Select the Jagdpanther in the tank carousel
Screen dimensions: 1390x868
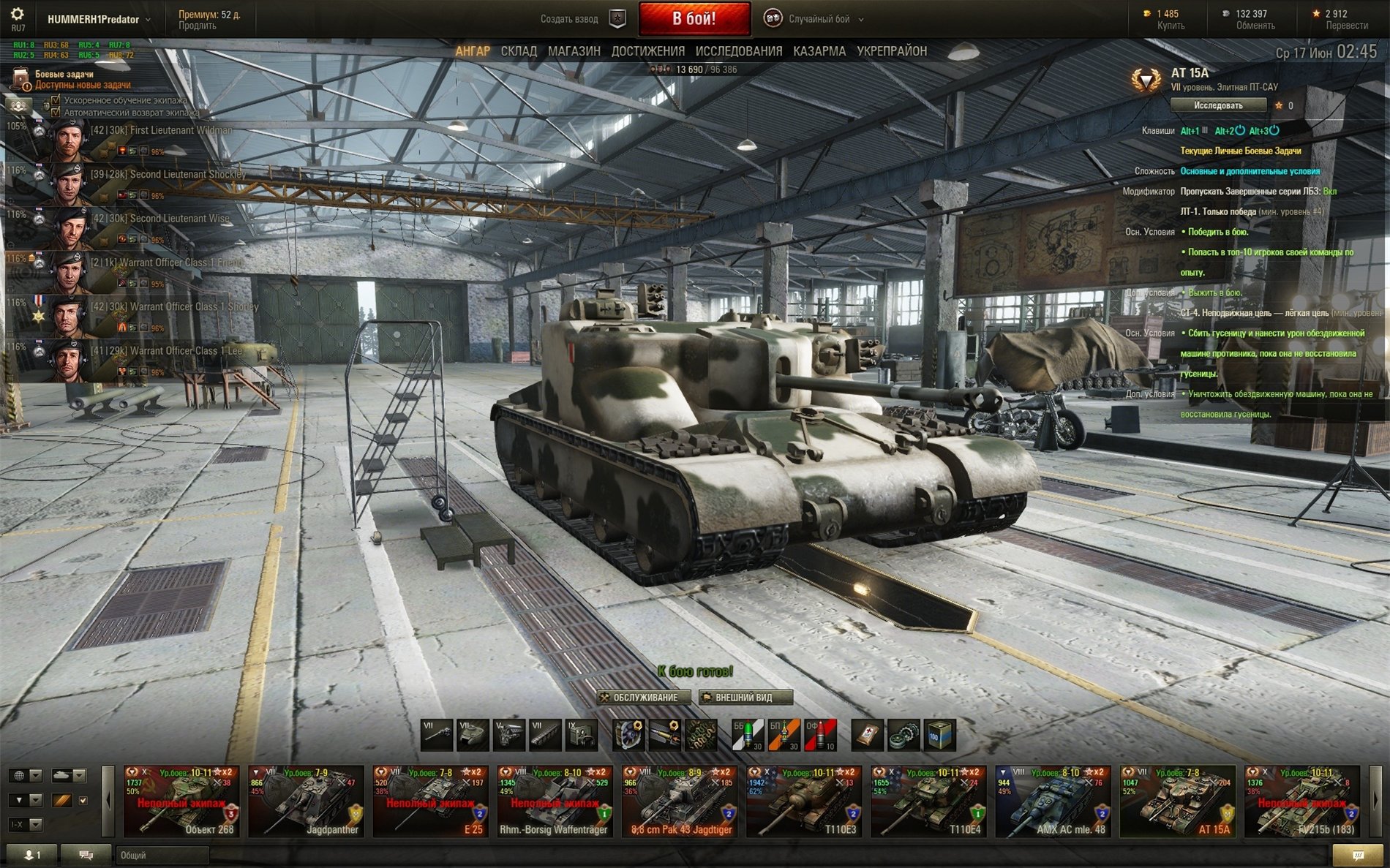tap(306, 801)
